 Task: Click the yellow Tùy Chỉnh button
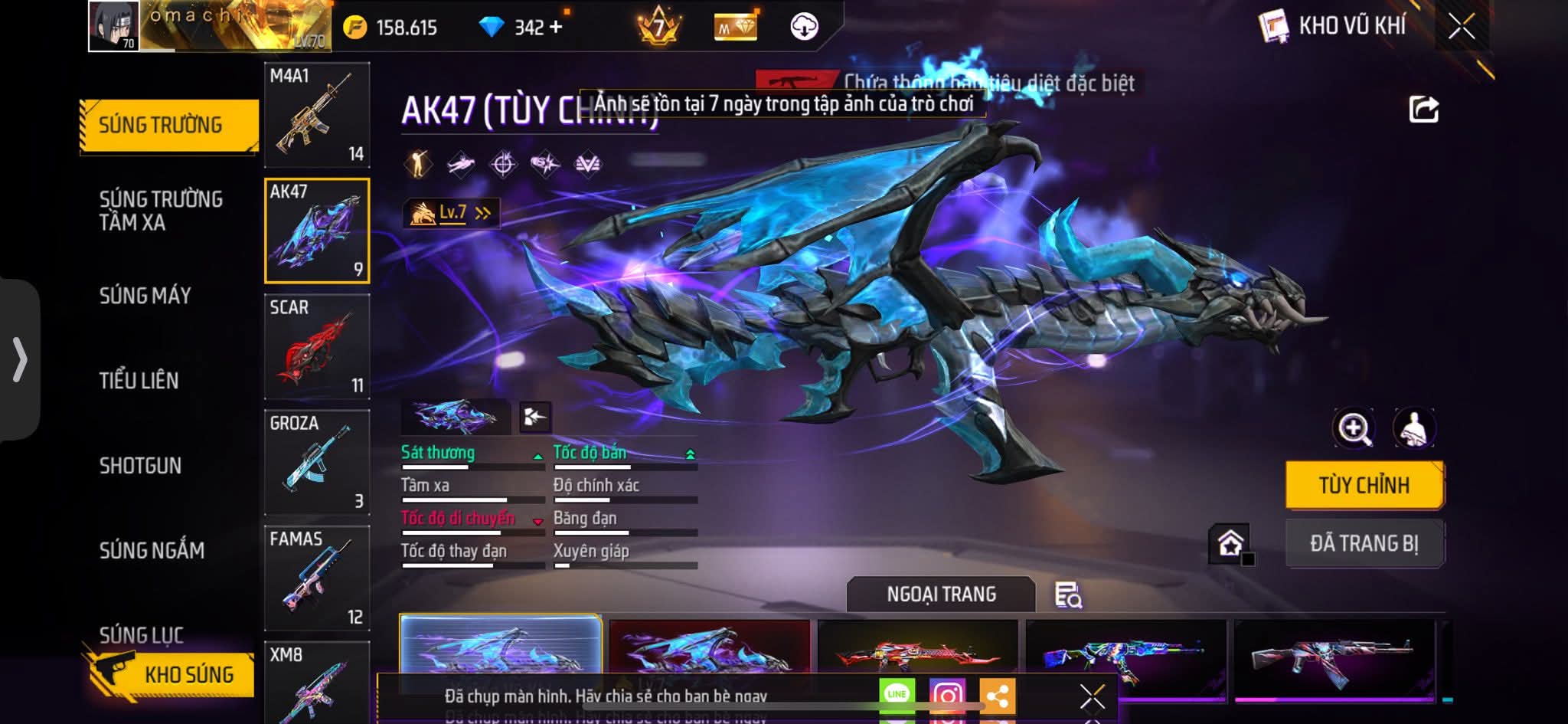(x=1364, y=485)
